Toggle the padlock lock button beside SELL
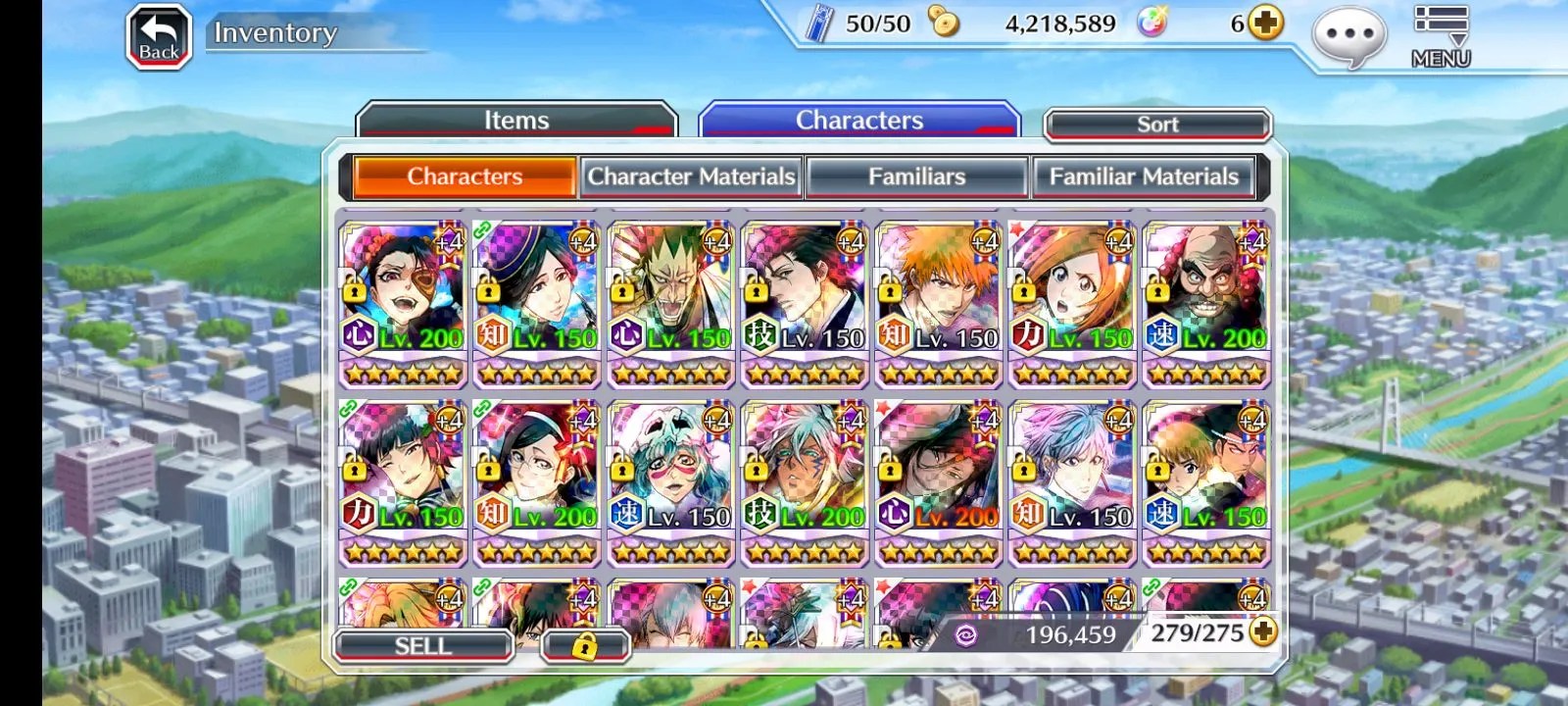Screen dimensions: 1568x706 click(584, 646)
